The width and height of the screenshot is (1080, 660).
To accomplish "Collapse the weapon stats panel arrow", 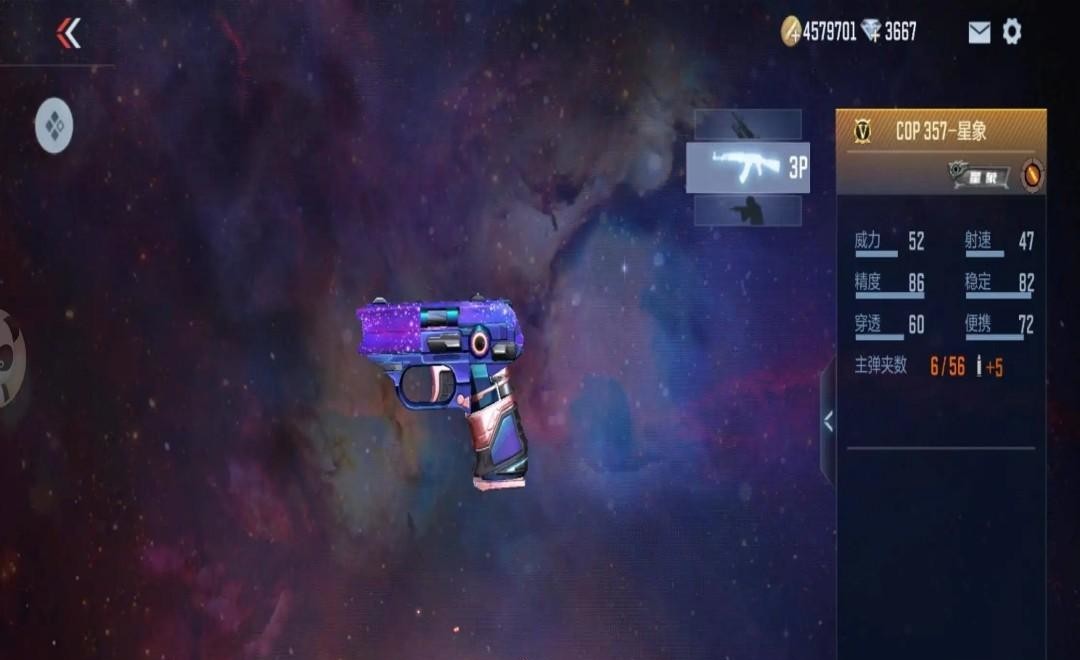I will (x=828, y=421).
